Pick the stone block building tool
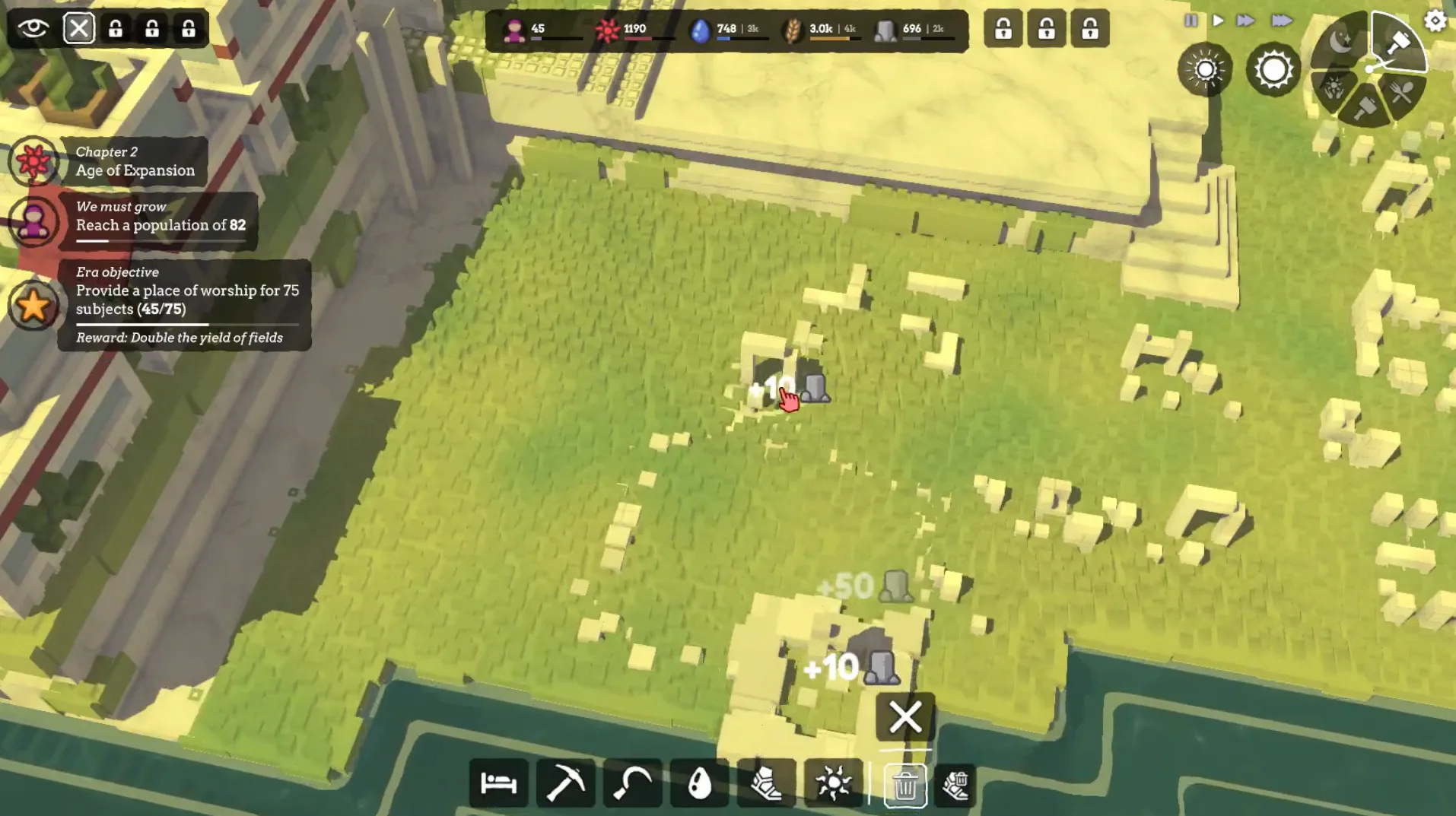The height and width of the screenshot is (816, 1456). (x=765, y=783)
